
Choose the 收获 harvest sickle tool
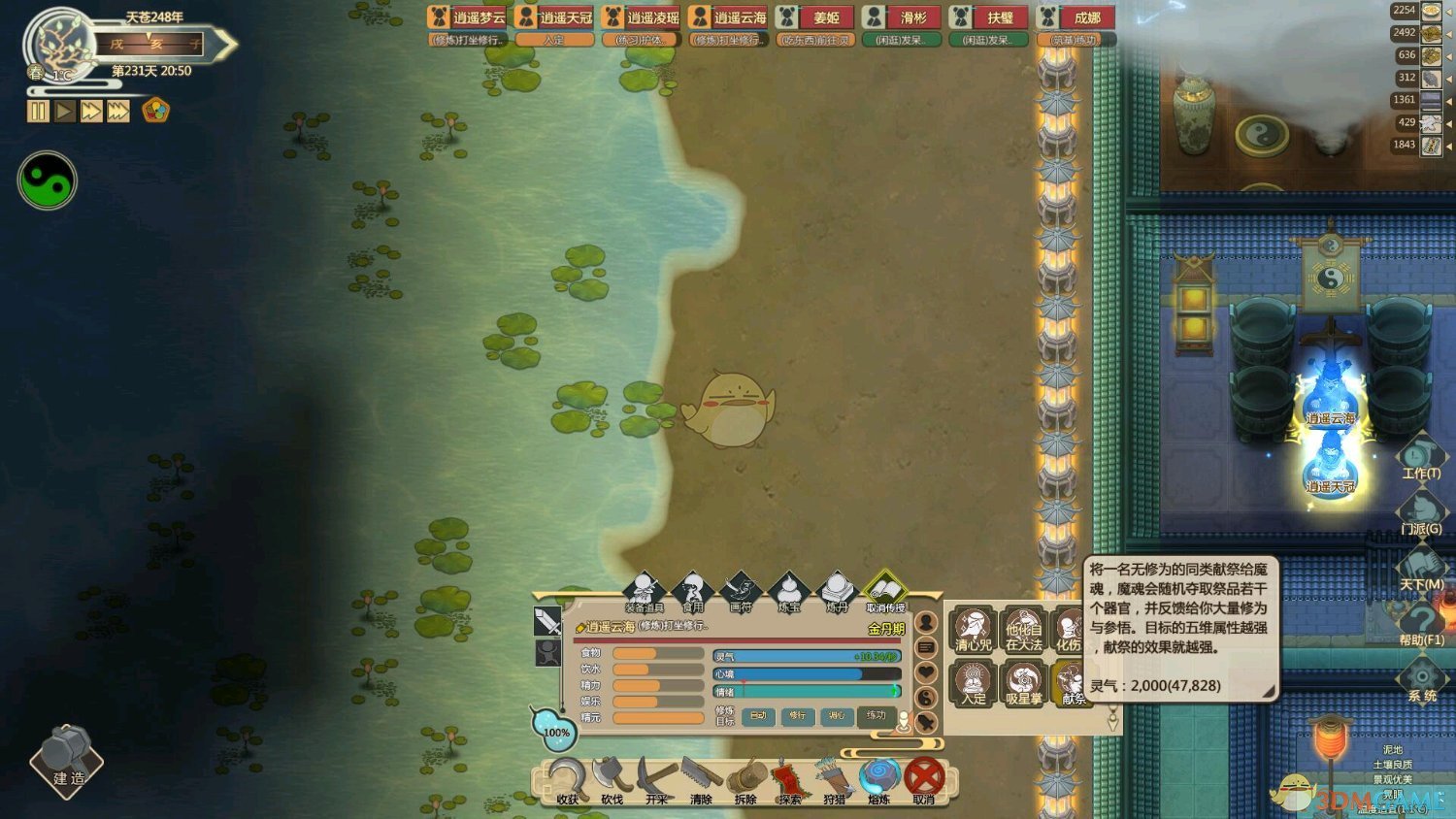pyautogui.click(x=567, y=780)
